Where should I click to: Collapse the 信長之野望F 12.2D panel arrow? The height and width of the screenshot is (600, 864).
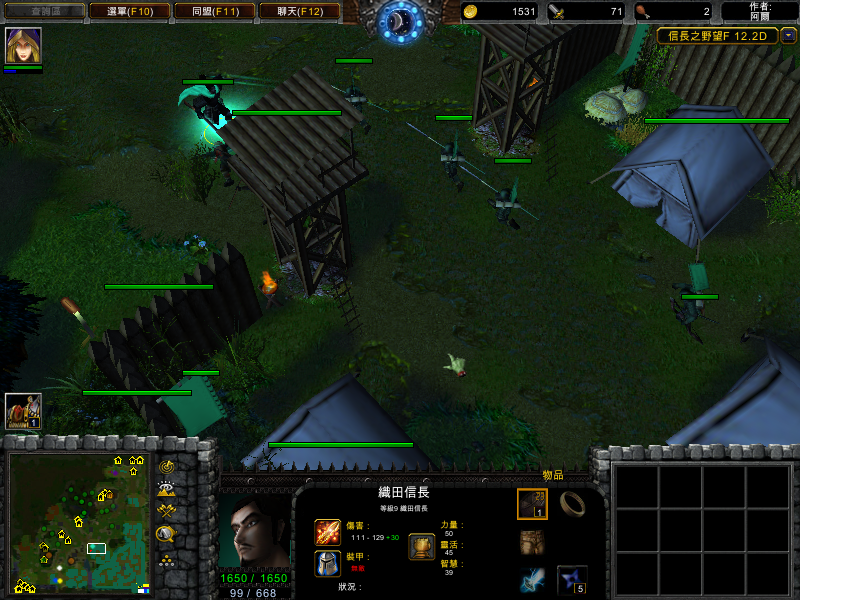(x=789, y=36)
